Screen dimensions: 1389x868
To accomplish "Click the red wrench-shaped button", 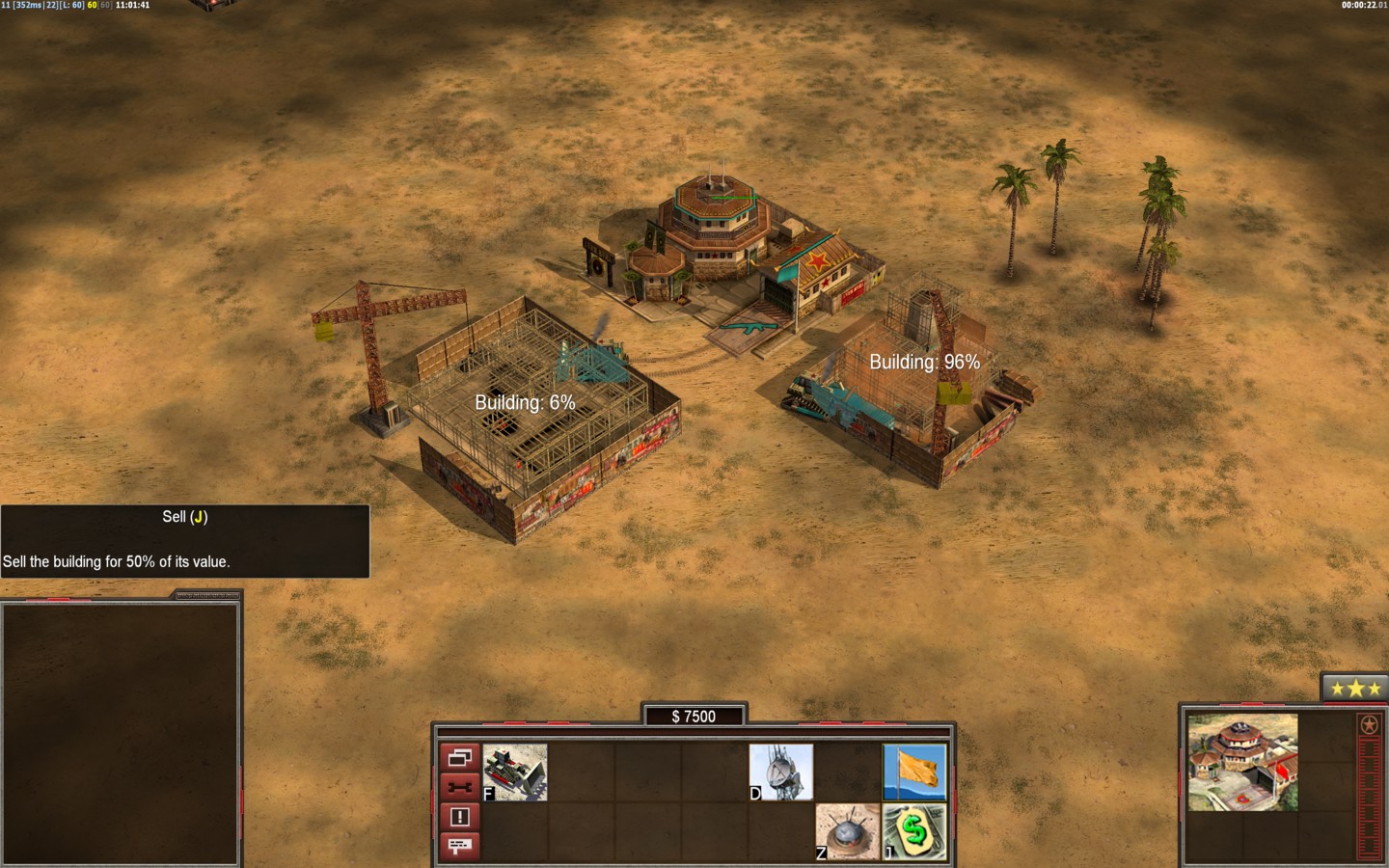I will coord(459,787).
